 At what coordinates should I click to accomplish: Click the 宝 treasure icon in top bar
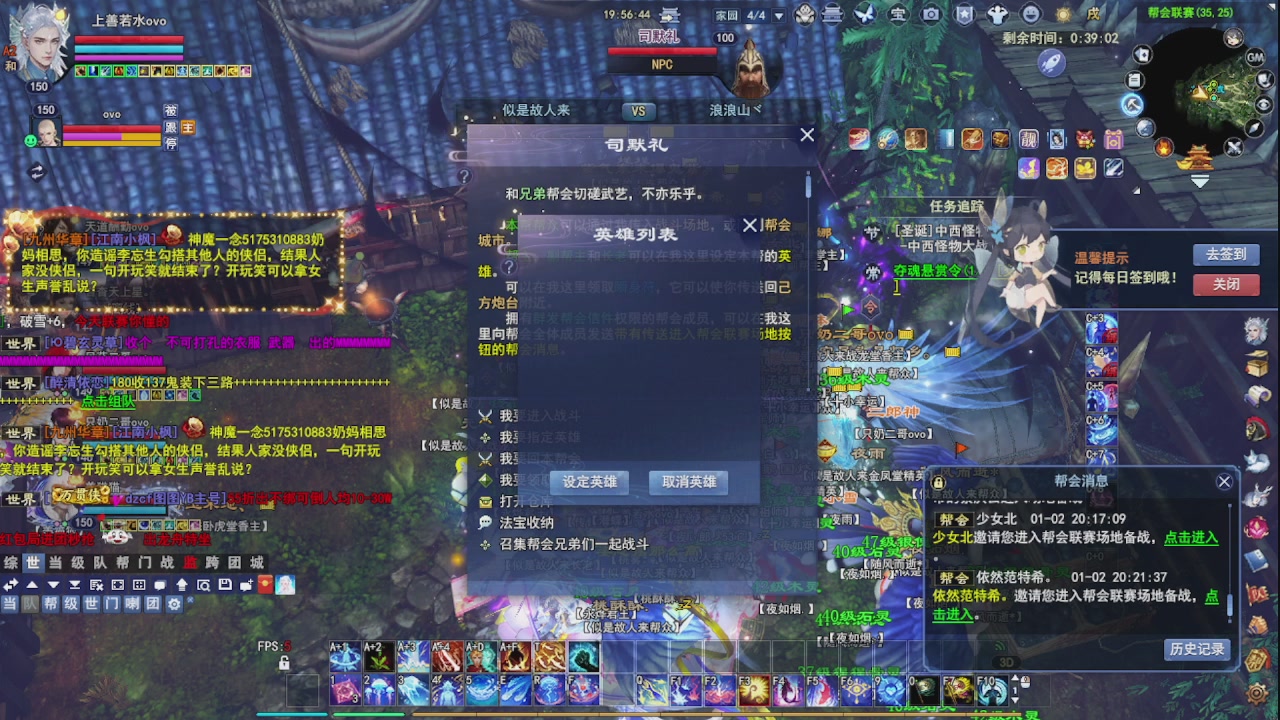click(x=897, y=14)
